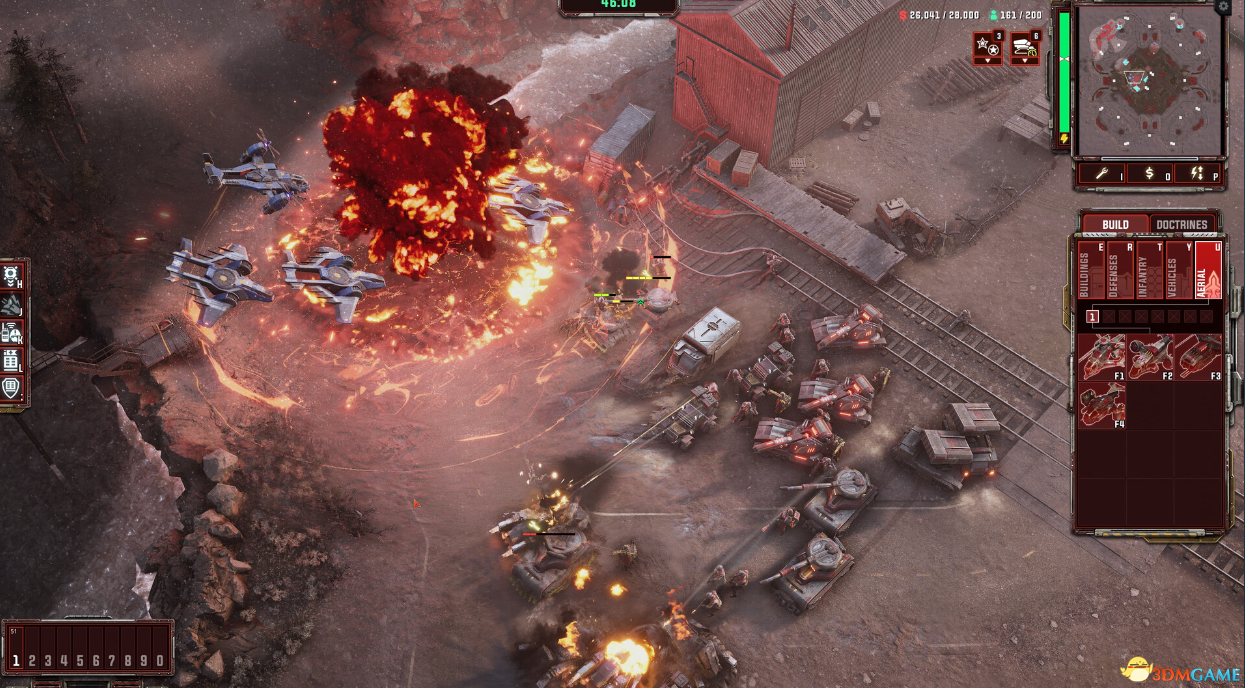Activate the wrench repair button

point(1104,174)
